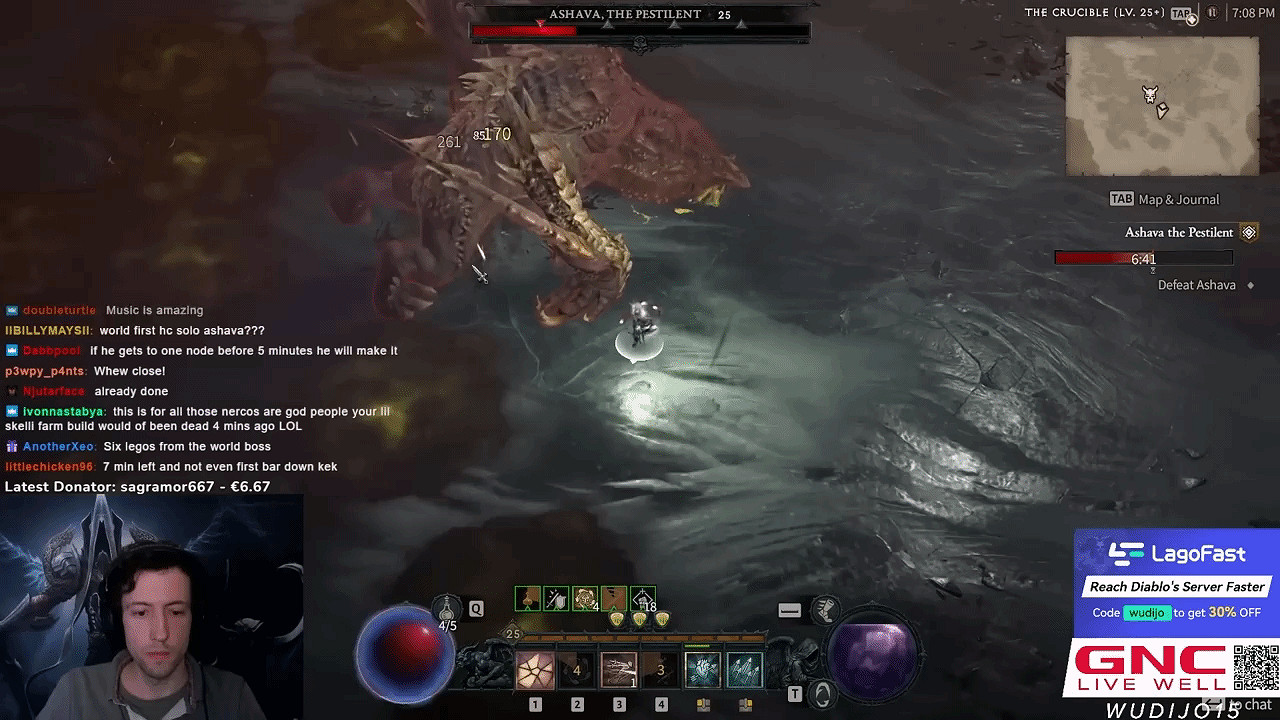The image size is (1280, 720).
Task: Click The Crucible zone name in top right
Action: tap(1066, 12)
